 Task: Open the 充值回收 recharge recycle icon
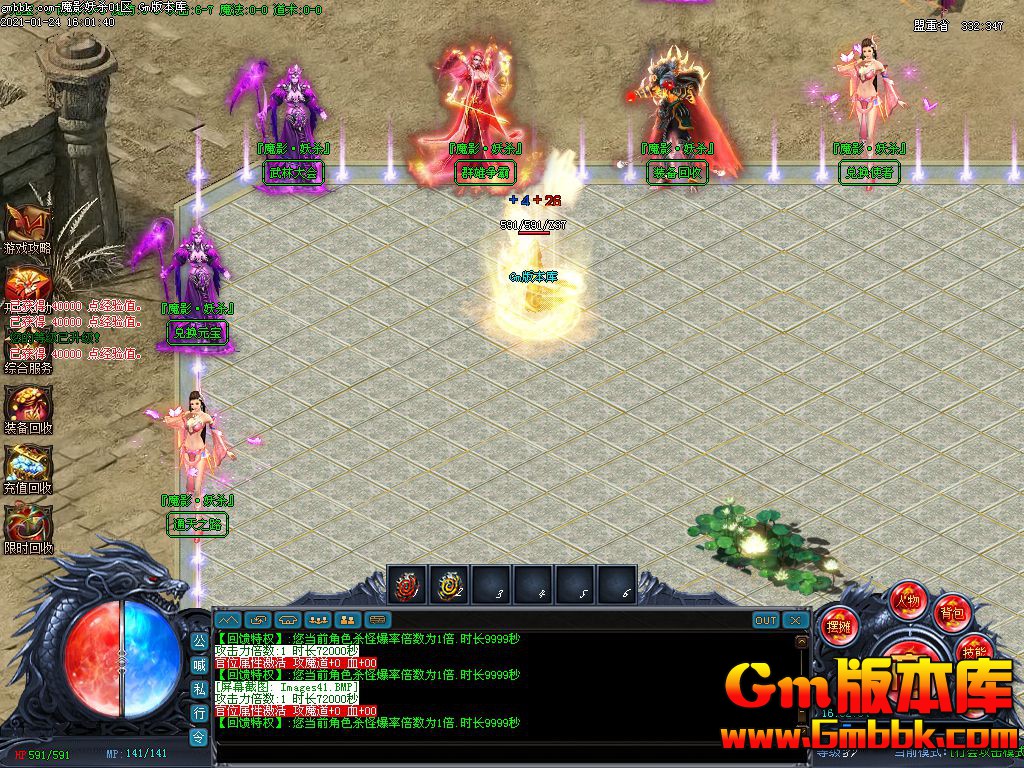(25, 464)
